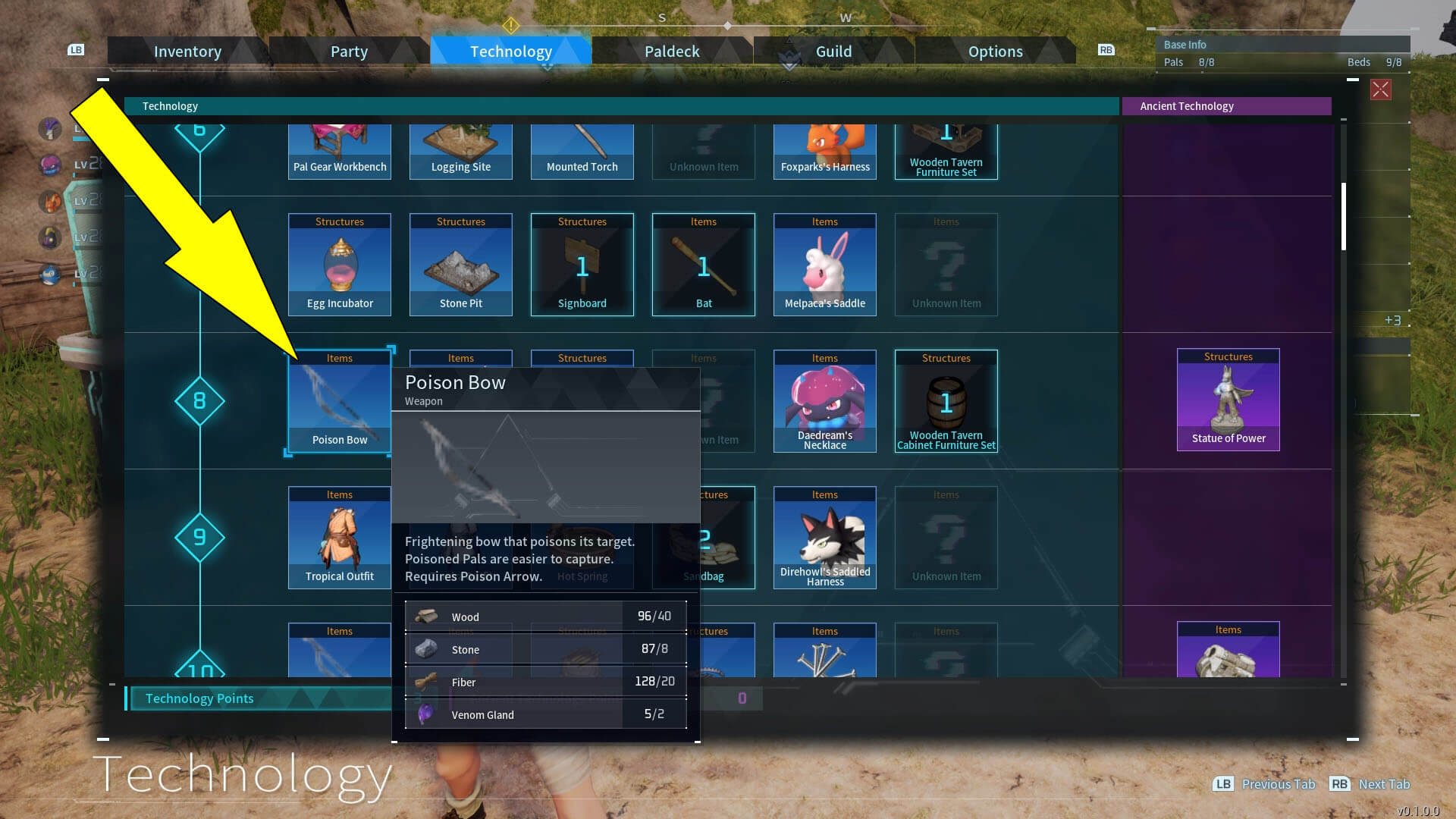
Task: Select the Stone Pit technology
Action: pyautogui.click(x=460, y=264)
